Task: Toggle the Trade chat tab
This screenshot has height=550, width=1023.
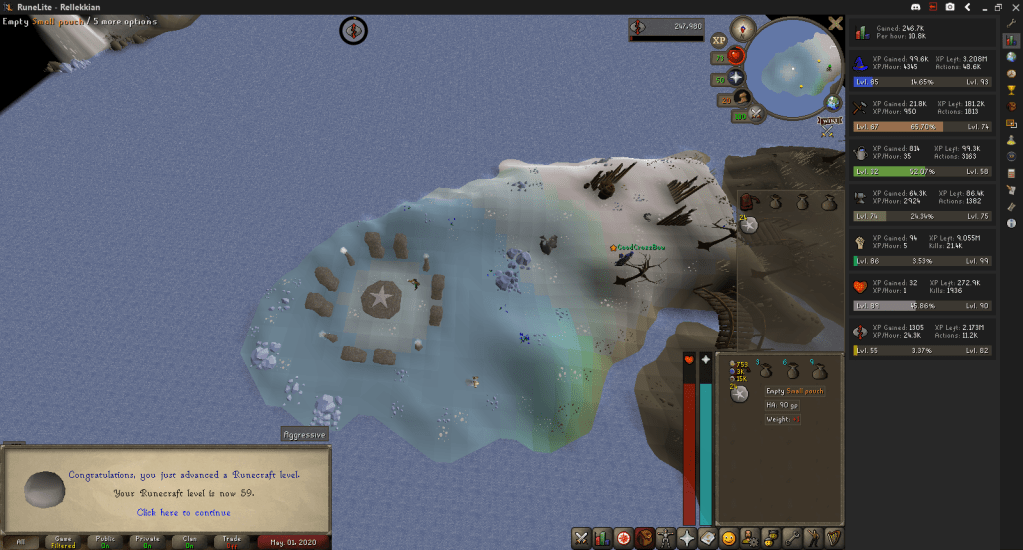Action: pyautogui.click(x=231, y=541)
